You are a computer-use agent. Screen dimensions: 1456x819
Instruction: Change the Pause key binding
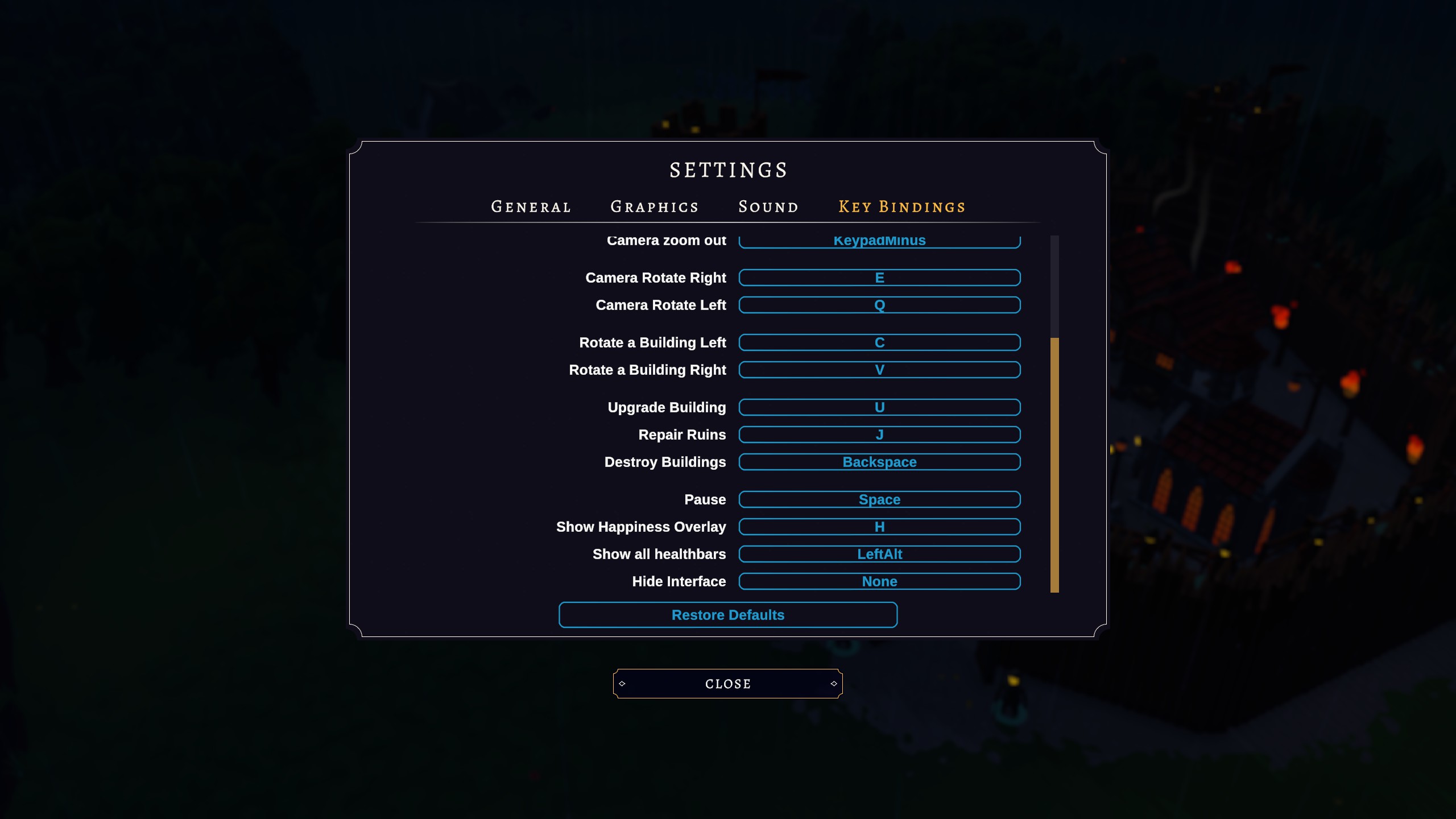coord(879,499)
